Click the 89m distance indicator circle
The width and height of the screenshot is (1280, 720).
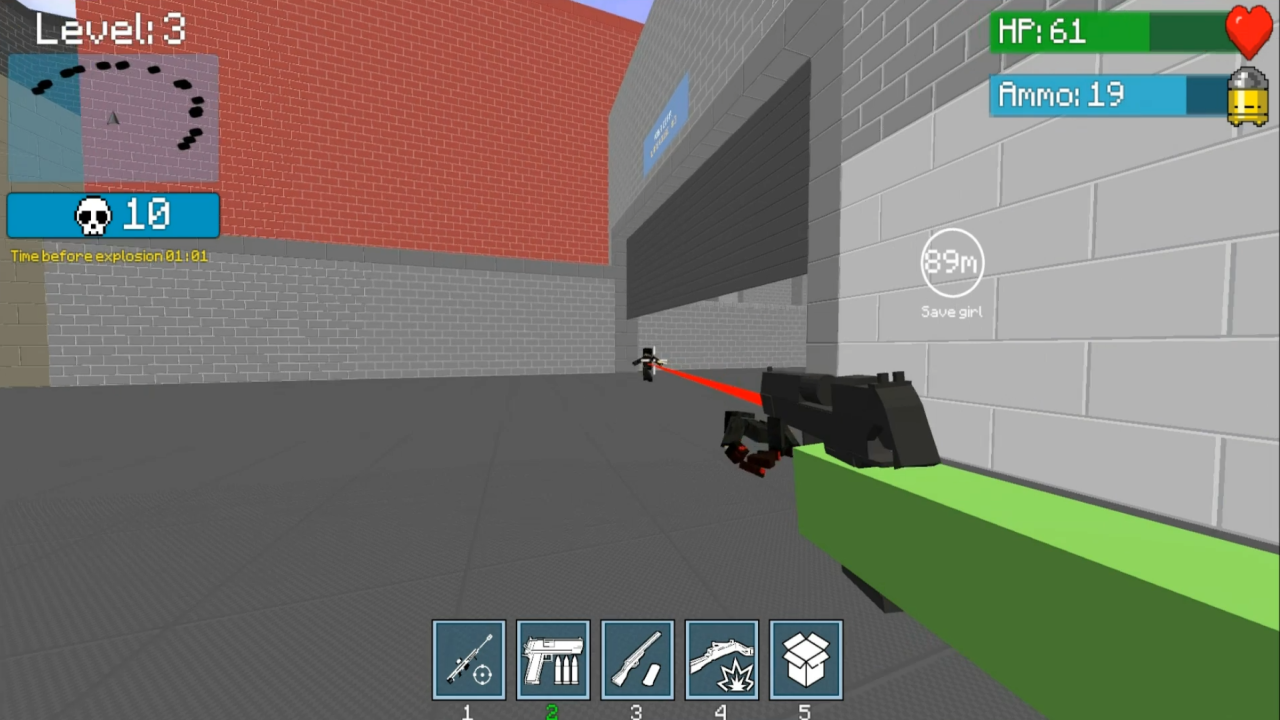[951, 262]
